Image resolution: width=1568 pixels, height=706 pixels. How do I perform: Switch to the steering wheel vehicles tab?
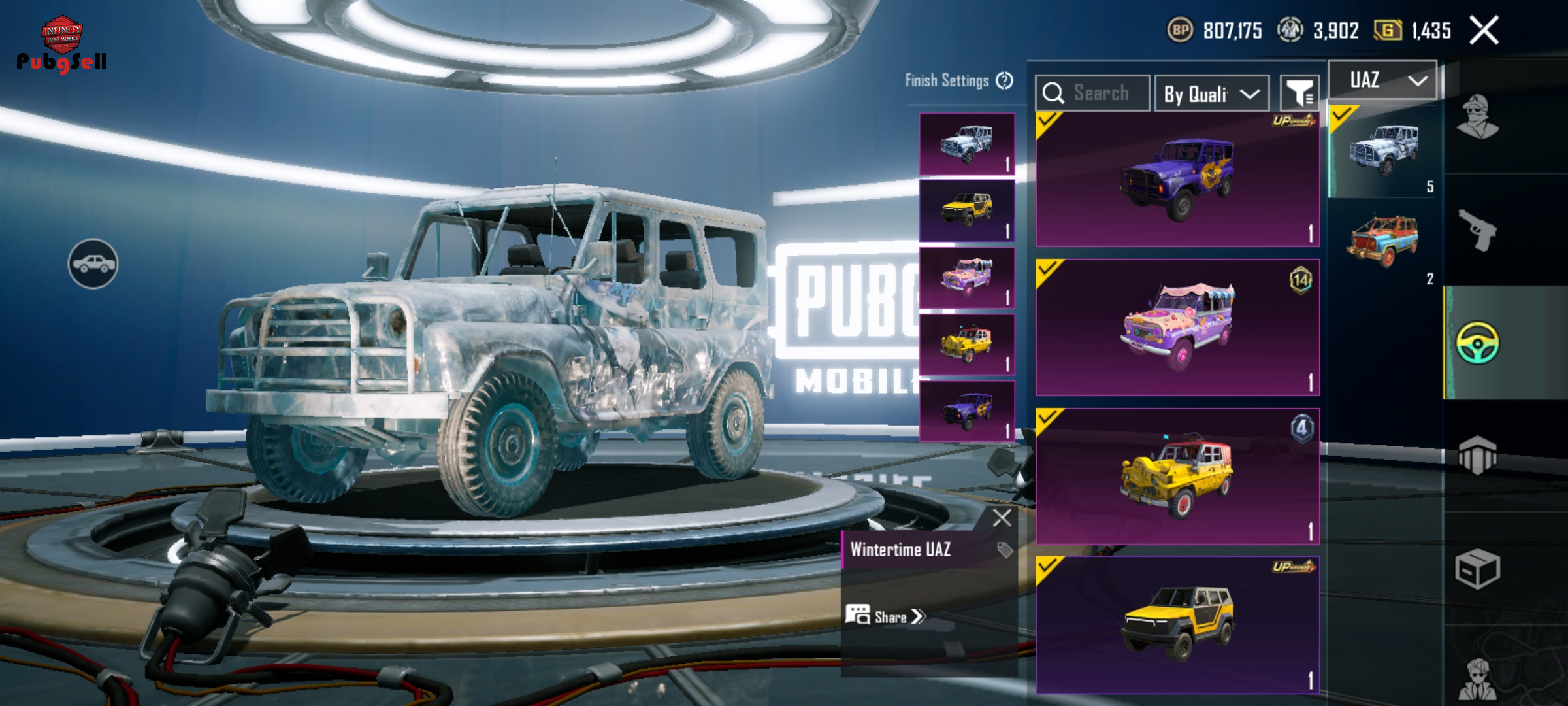(x=1478, y=343)
